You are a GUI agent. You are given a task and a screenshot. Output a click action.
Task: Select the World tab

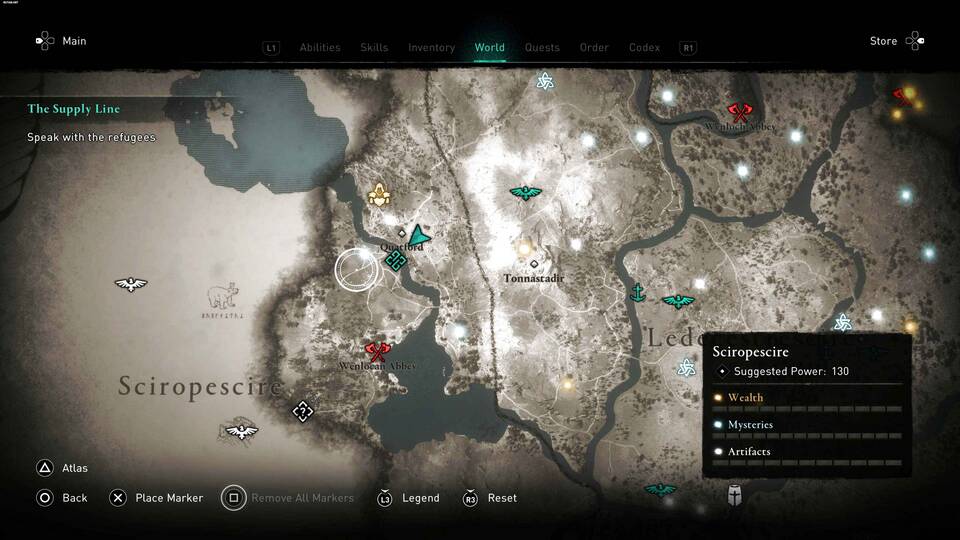(489, 47)
